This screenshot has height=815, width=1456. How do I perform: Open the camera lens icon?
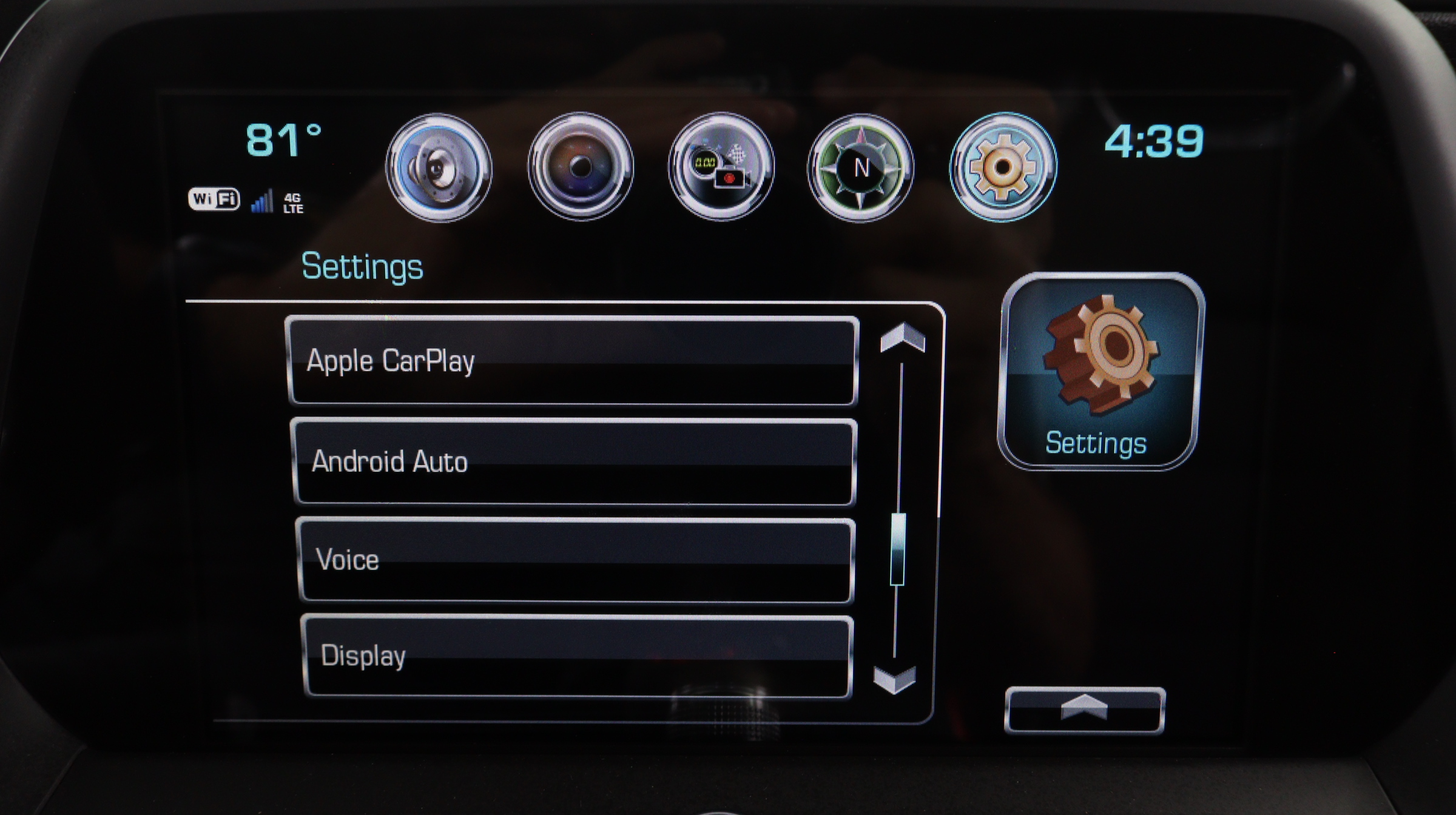[x=581, y=167]
